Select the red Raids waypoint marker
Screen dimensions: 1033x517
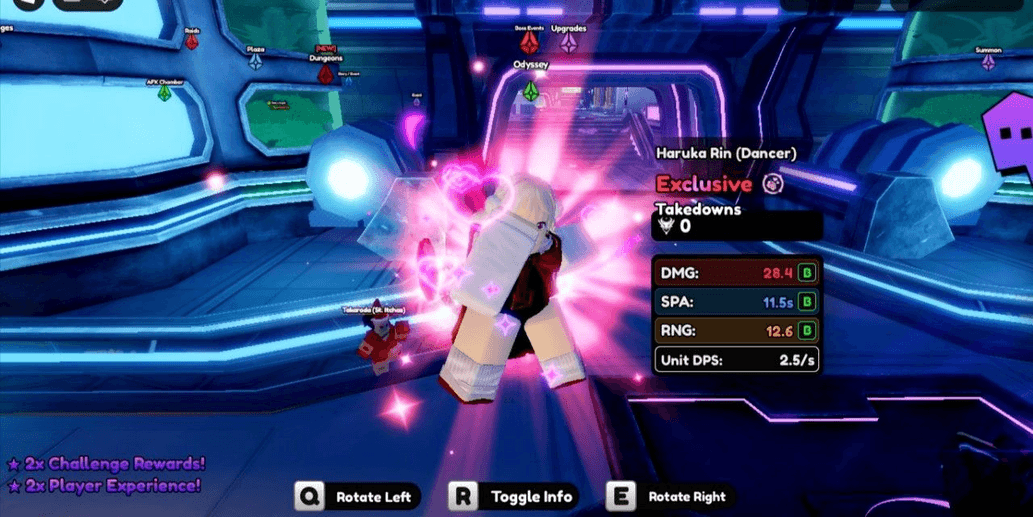pos(192,42)
